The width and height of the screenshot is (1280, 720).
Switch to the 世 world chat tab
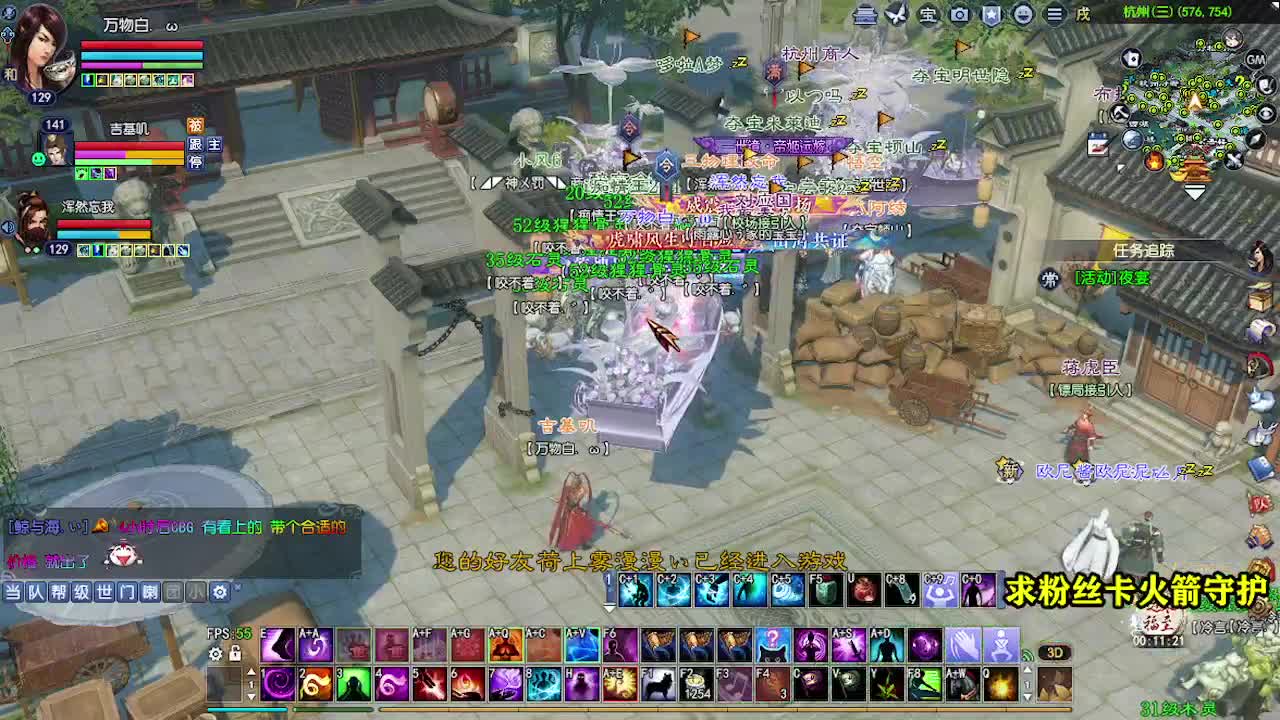(103, 591)
